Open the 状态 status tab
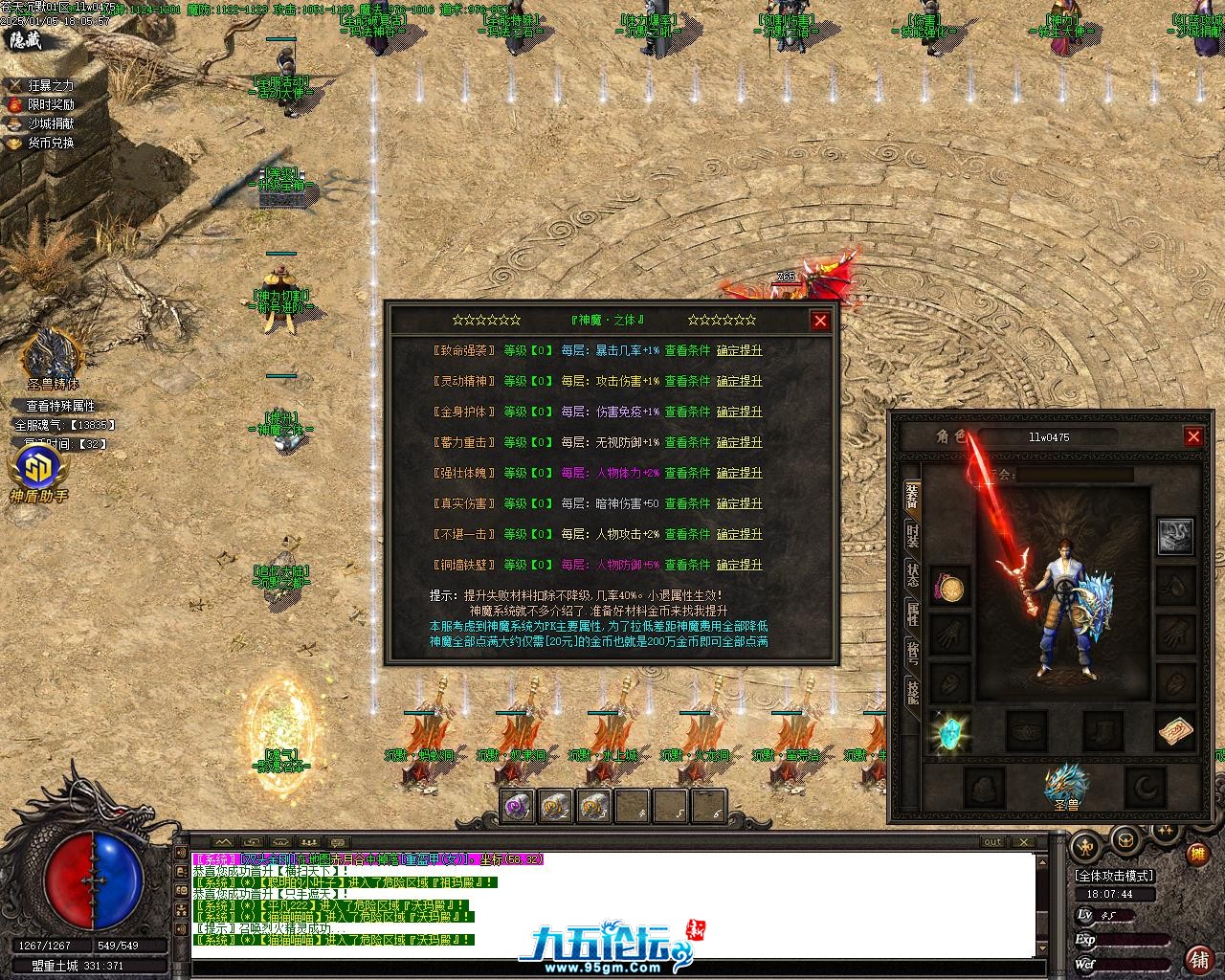This screenshot has height=980, width=1225. (913, 575)
